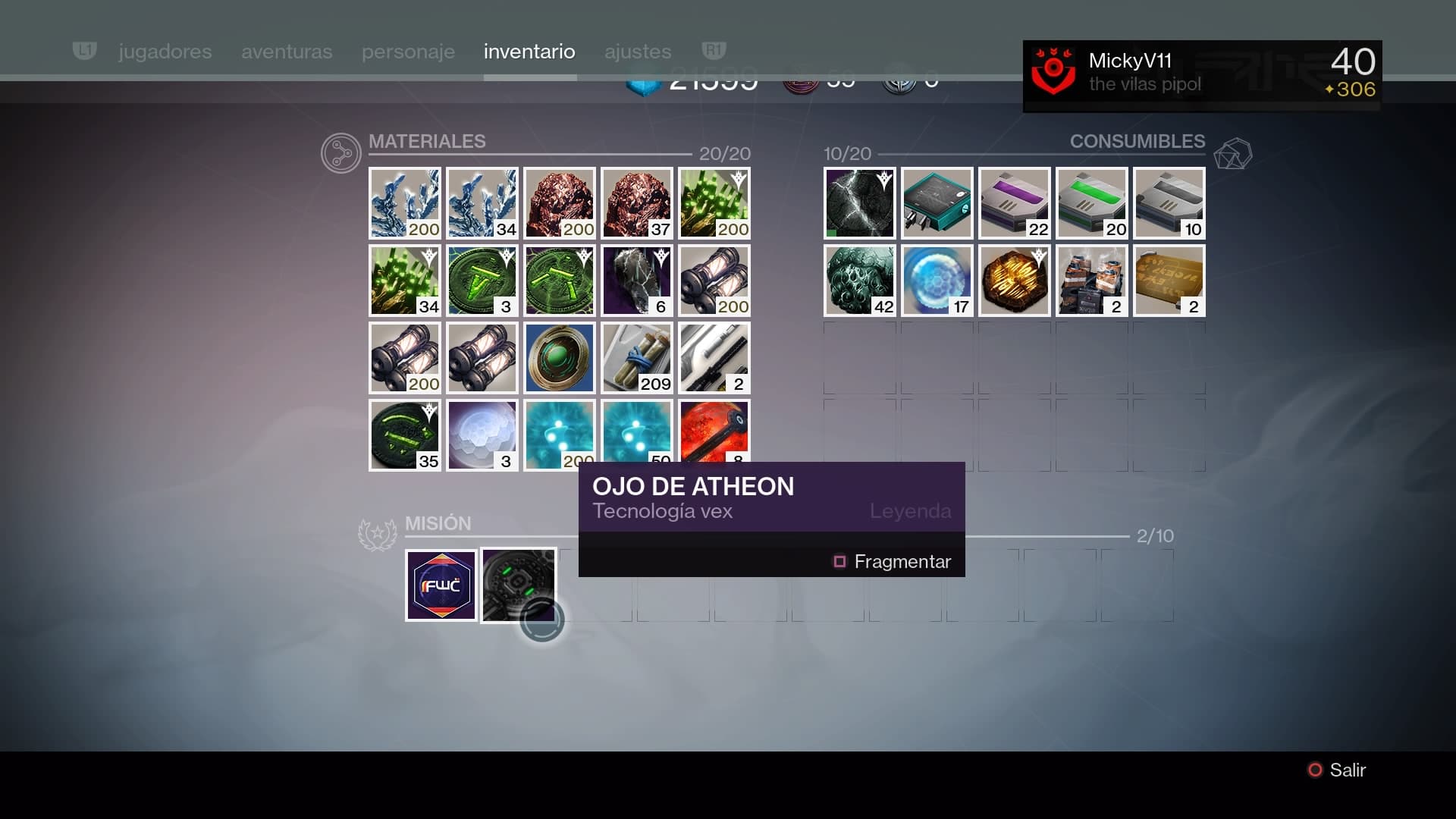
Task: Select the inventario tab
Action: (529, 52)
